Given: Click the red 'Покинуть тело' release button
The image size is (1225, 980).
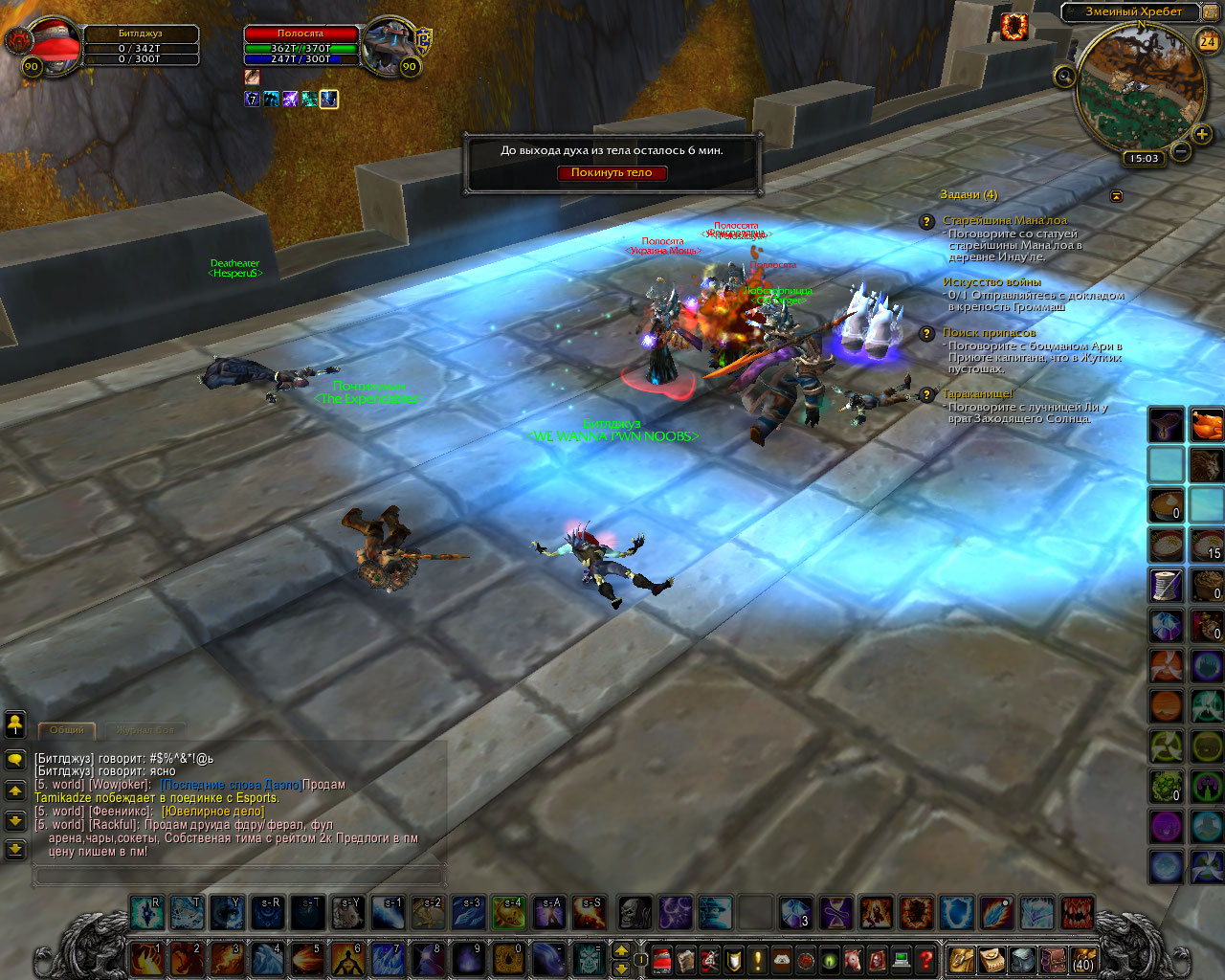Looking at the screenshot, I should pyautogui.click(x=612, y=173).
